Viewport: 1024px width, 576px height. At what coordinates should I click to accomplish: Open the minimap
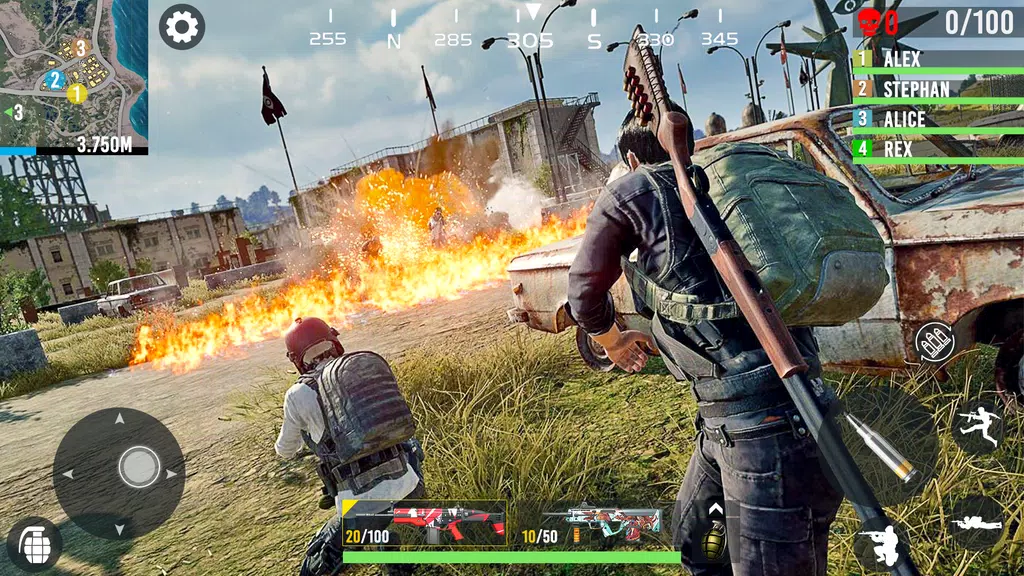point(74,70)
